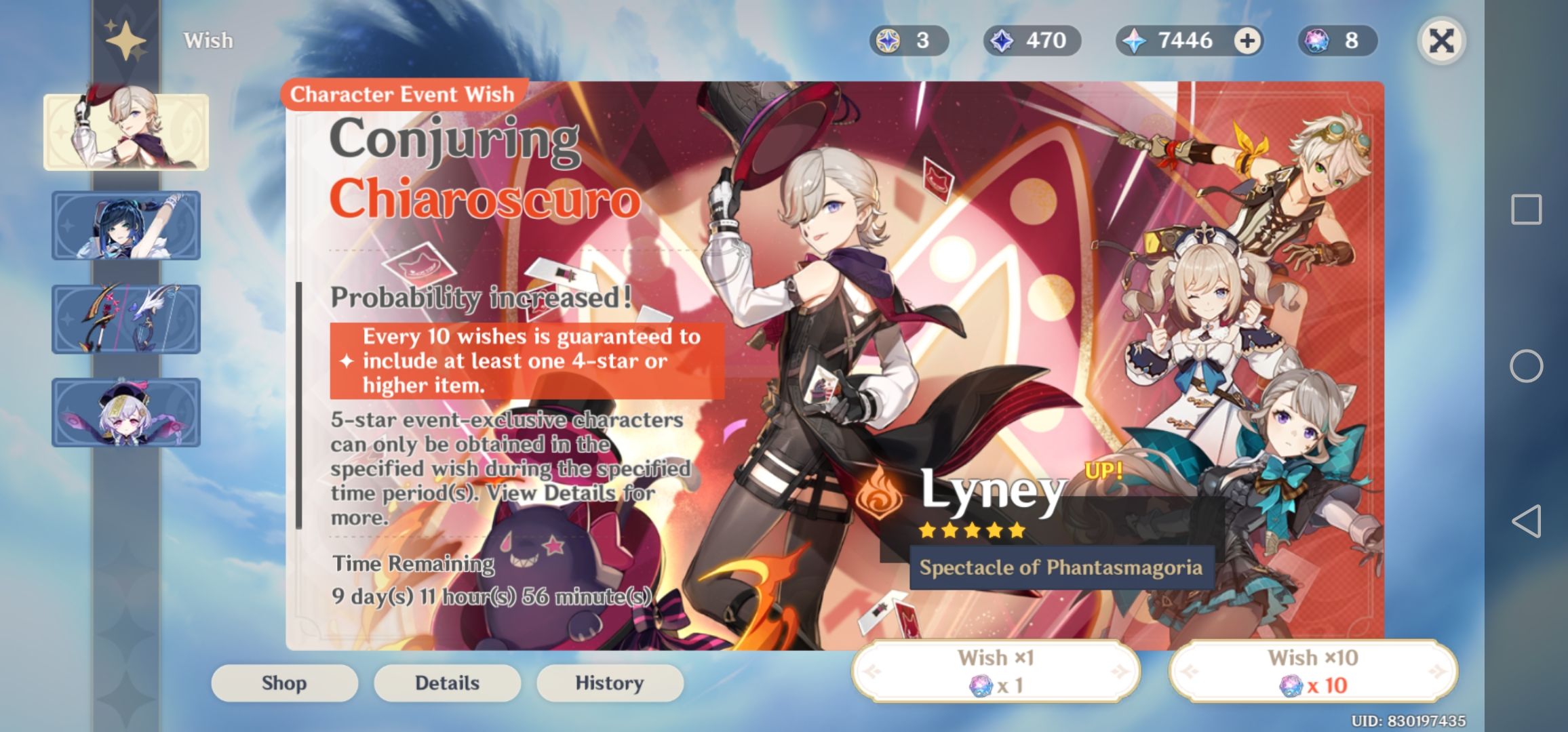The height and width of the screenshot is (732, 1568).
Task: Open the Shop
Action: pyautogui.click(x=284, y=683)
